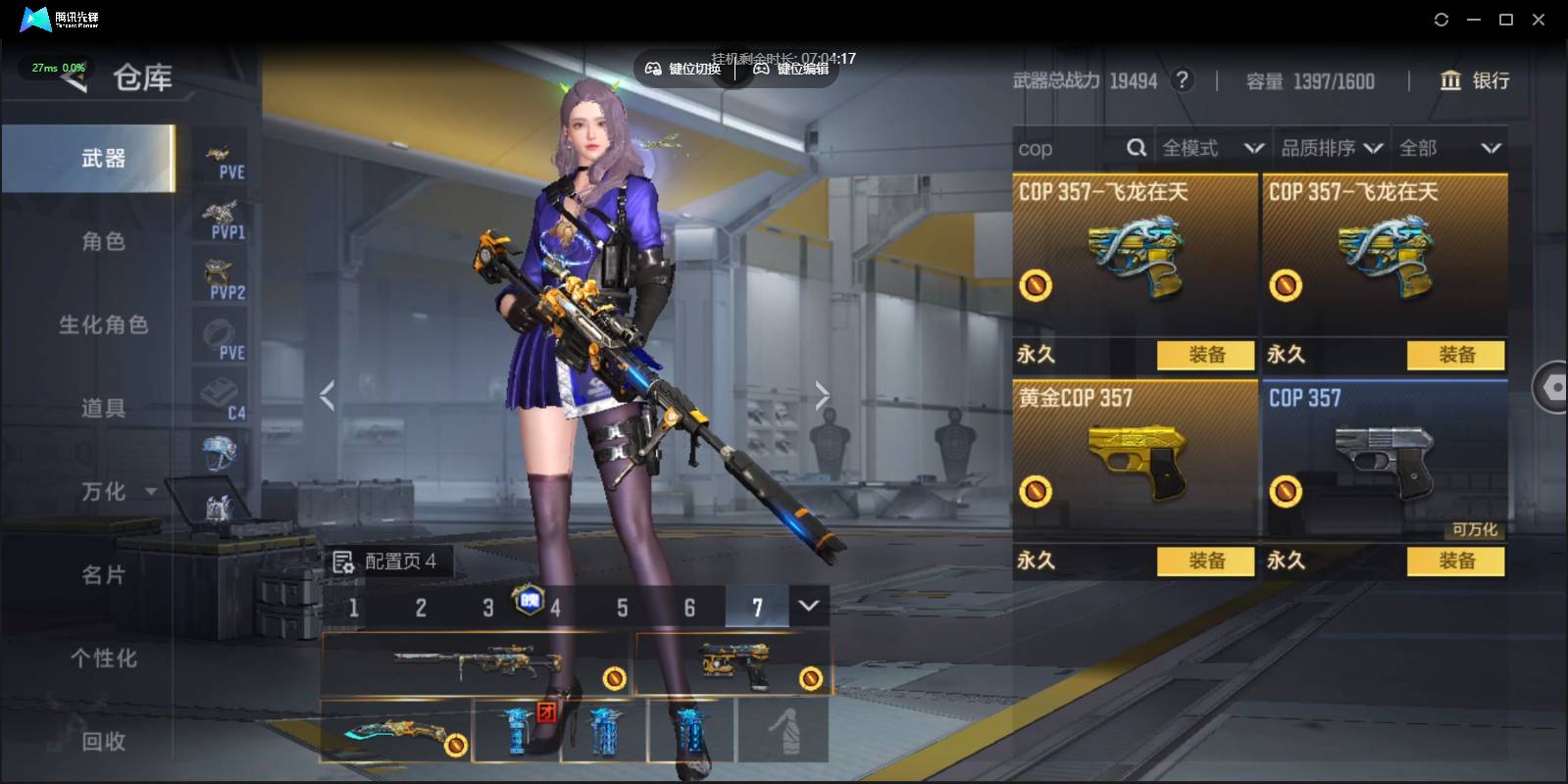Select the equipped sniper rifle primary slot
The width and height of the screenshot is (1568, 784).
tap(476, 663)
